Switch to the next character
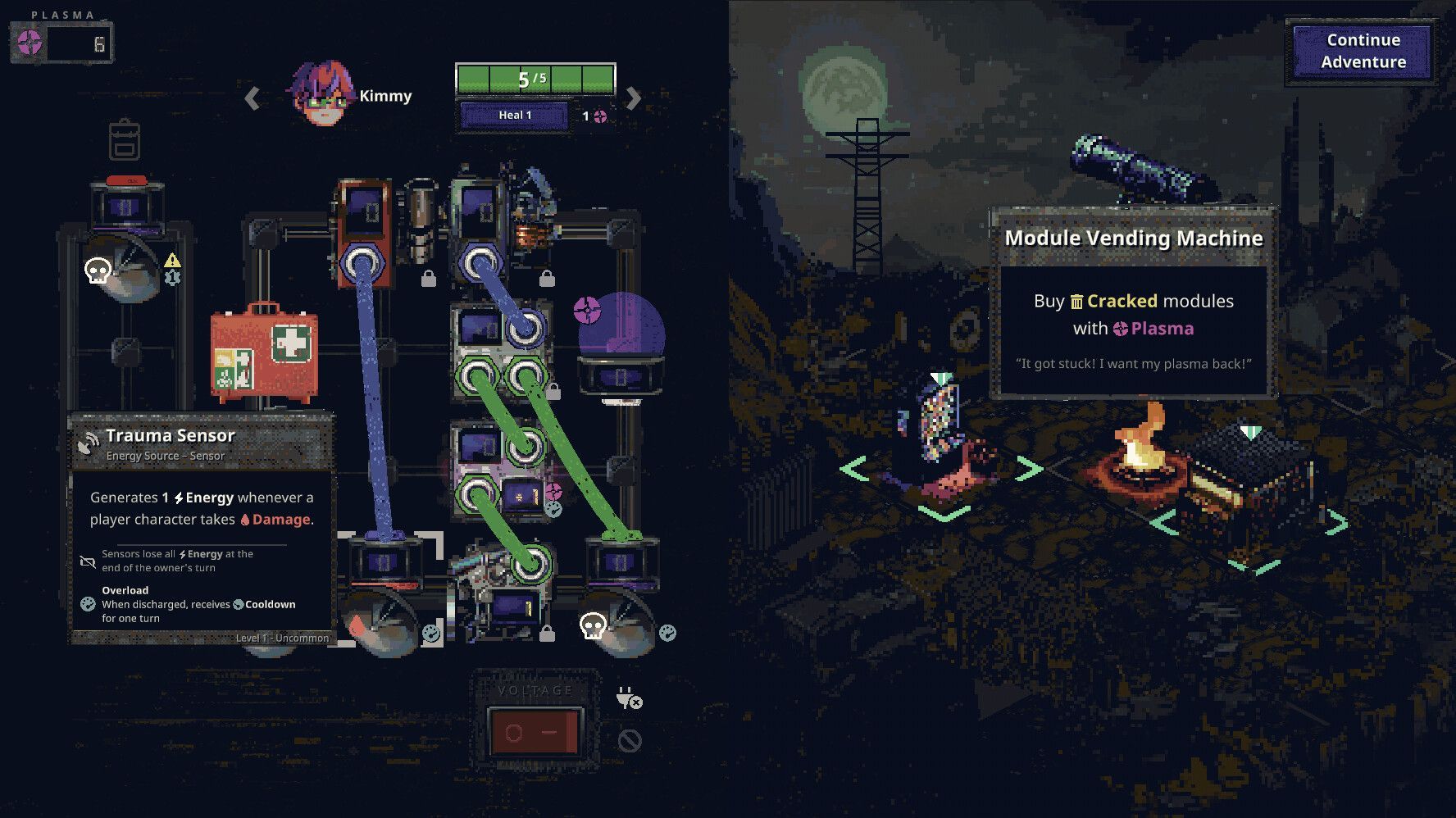Image resolution: width=1456 pixels, height=818 pixels. point(633,99)
